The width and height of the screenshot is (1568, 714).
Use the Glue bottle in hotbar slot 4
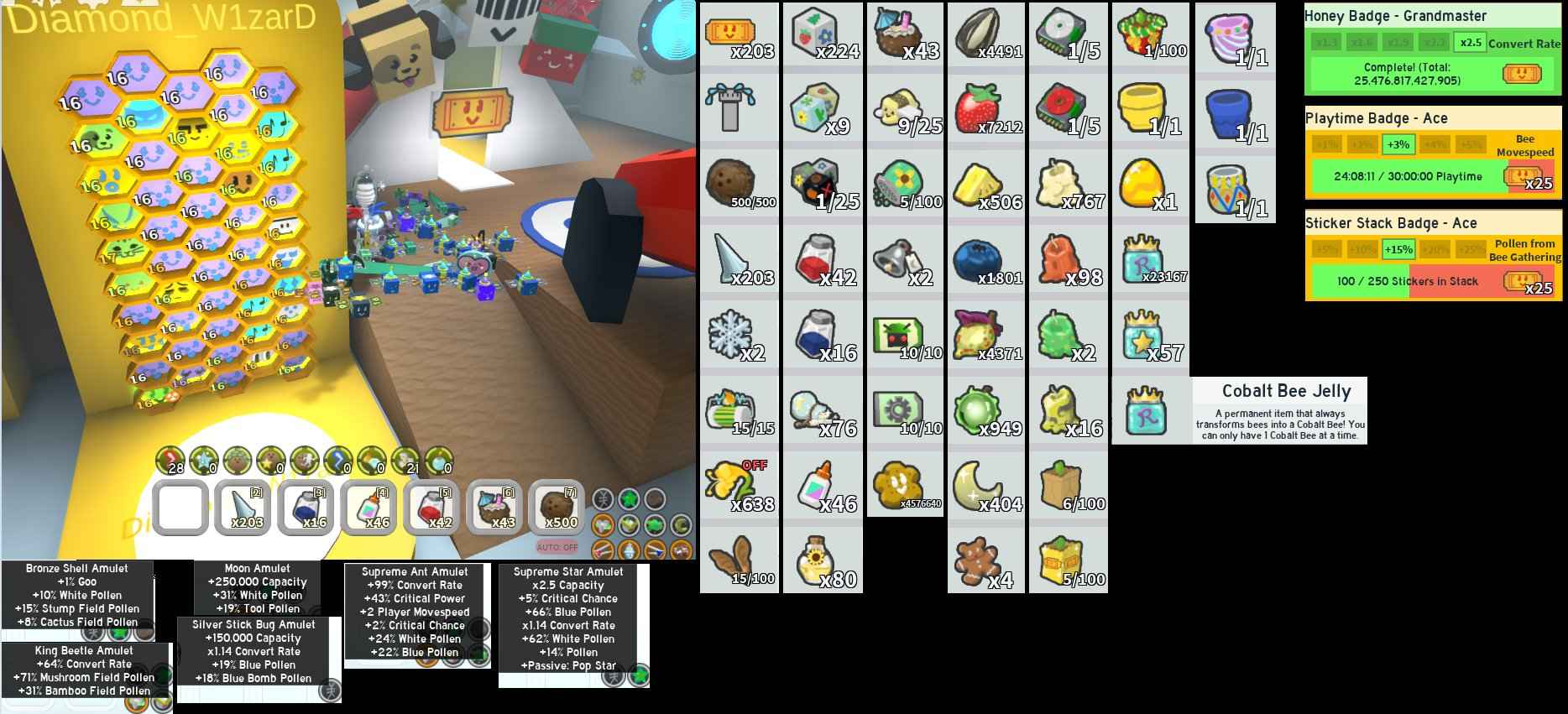[369, 508]
